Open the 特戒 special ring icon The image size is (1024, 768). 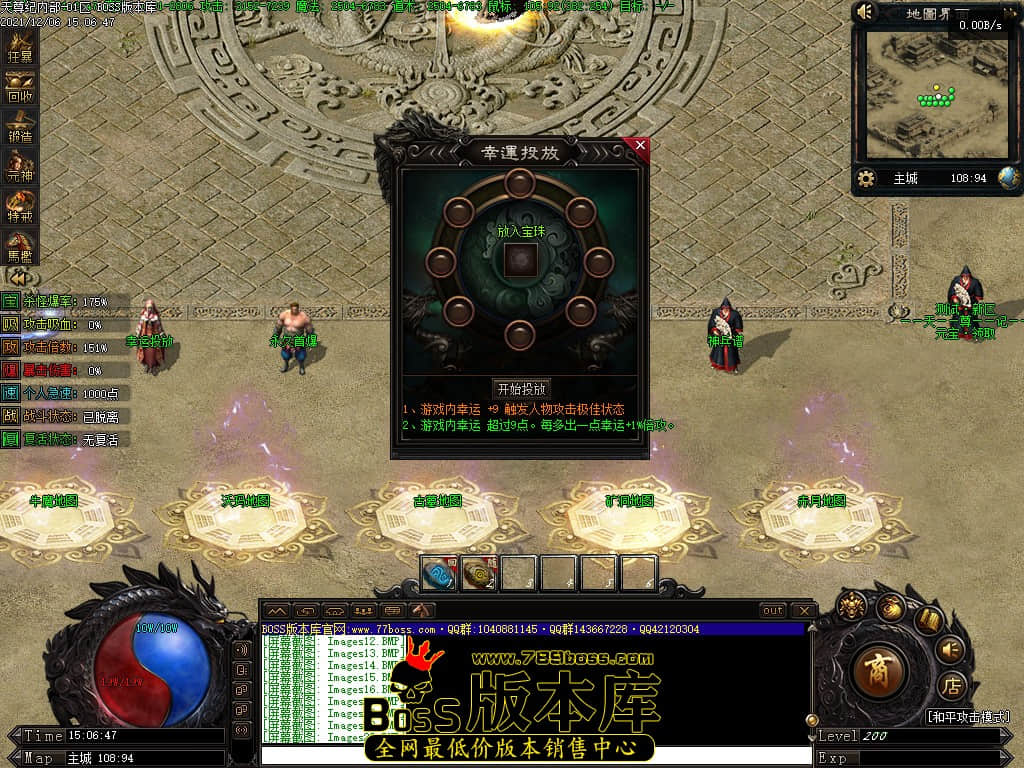20,207
